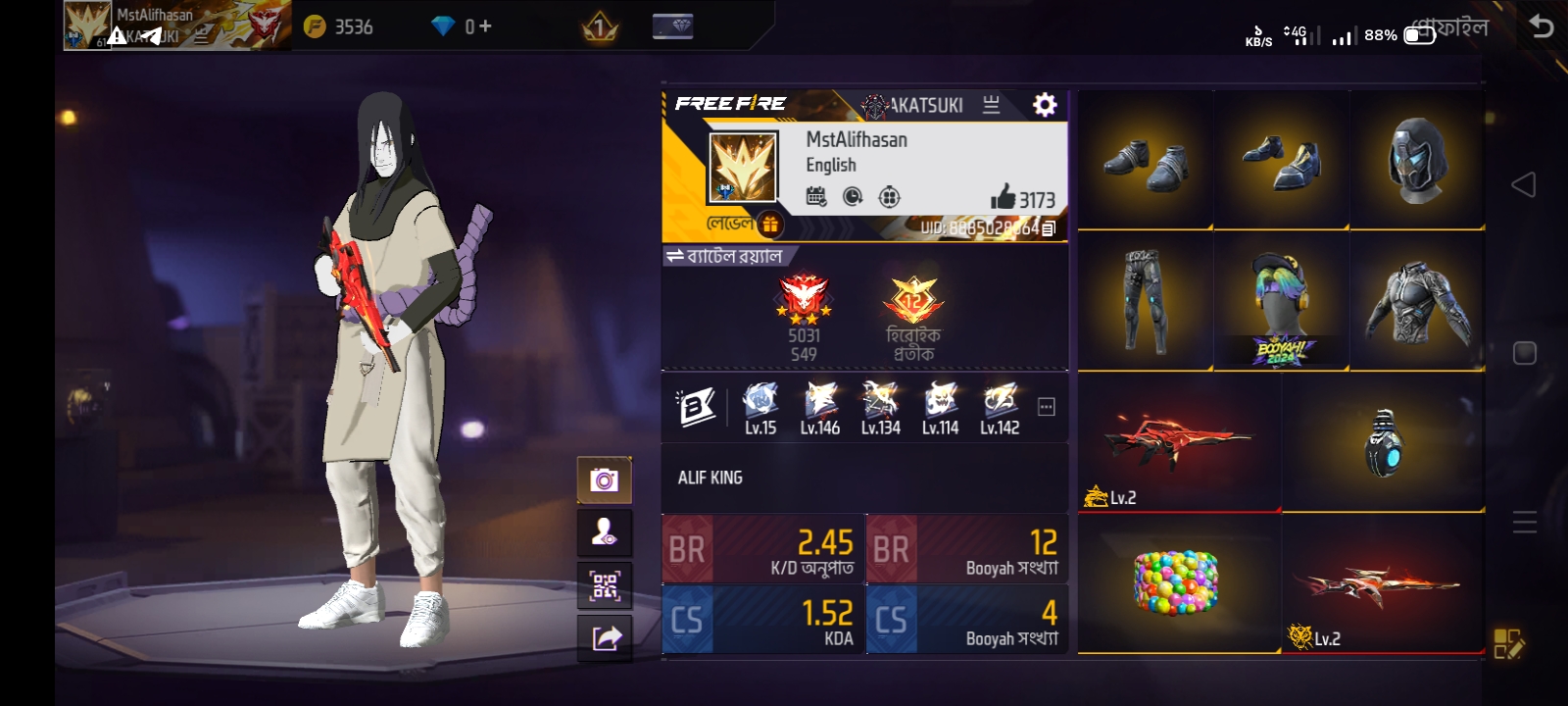Open the level gift box icon

coord(770,225)
